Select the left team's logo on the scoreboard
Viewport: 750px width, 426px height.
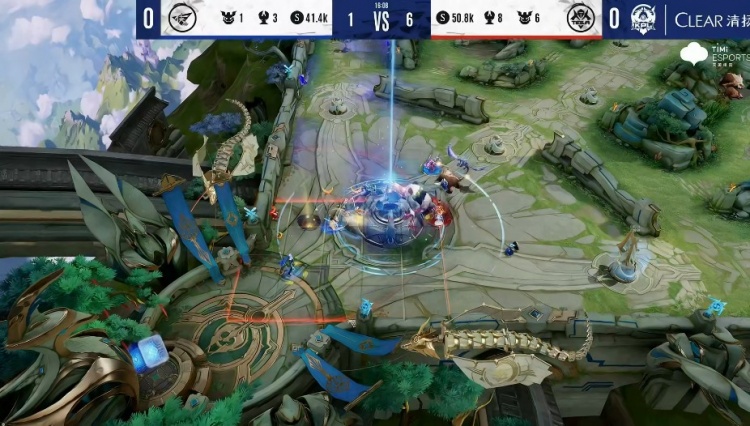183,19
